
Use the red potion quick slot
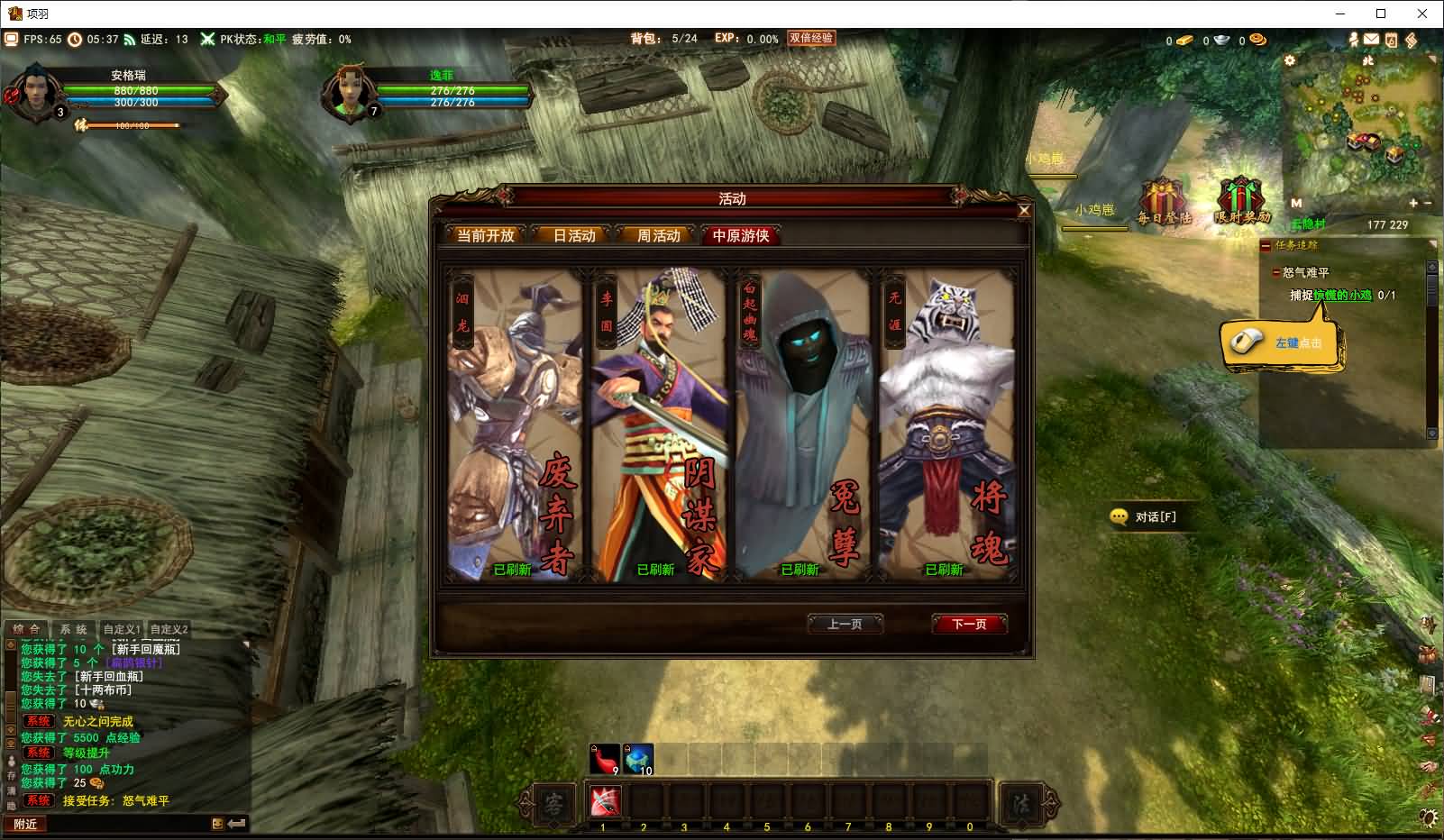(x=605, y=759)
